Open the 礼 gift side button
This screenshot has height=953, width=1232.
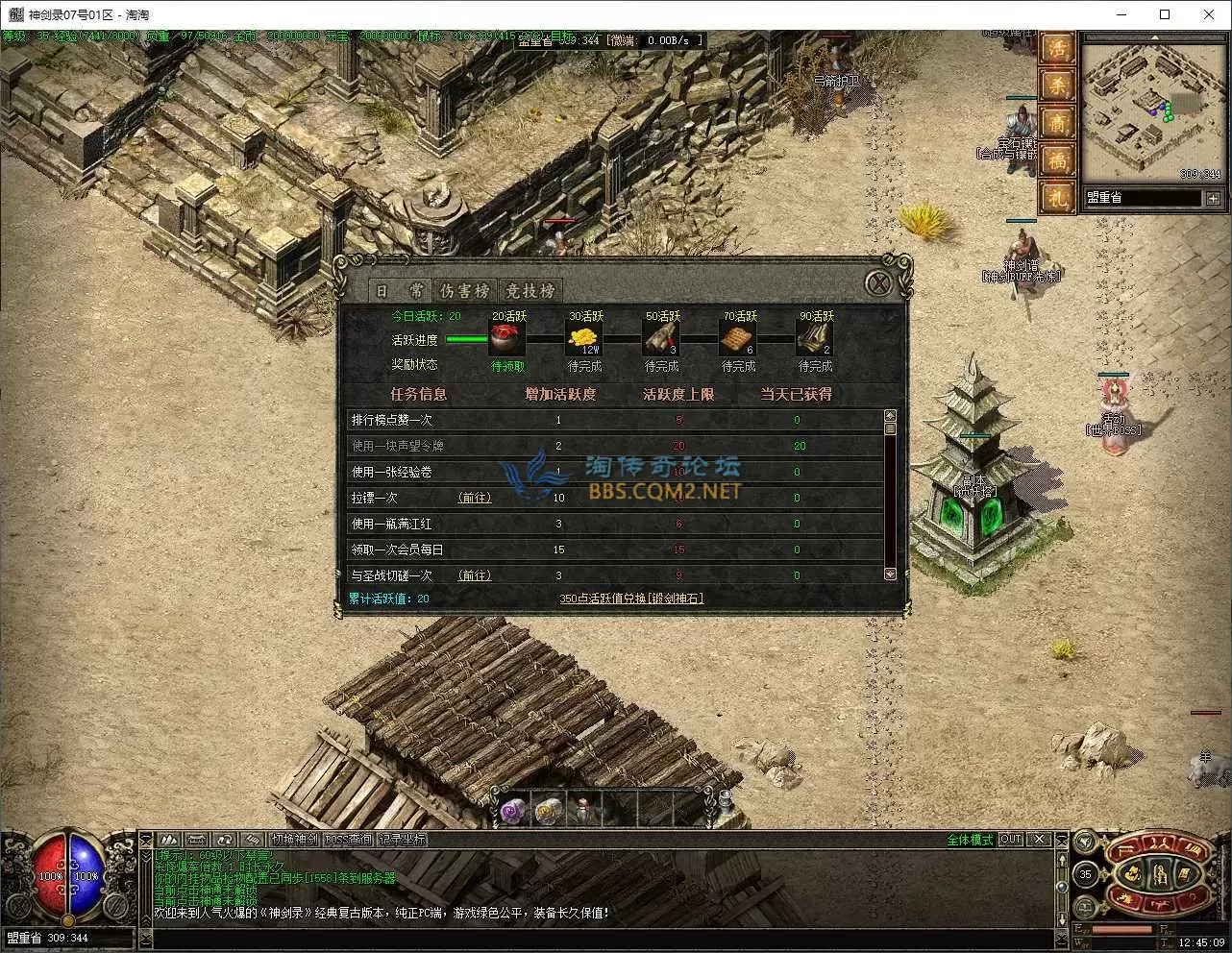[1057, 197]
